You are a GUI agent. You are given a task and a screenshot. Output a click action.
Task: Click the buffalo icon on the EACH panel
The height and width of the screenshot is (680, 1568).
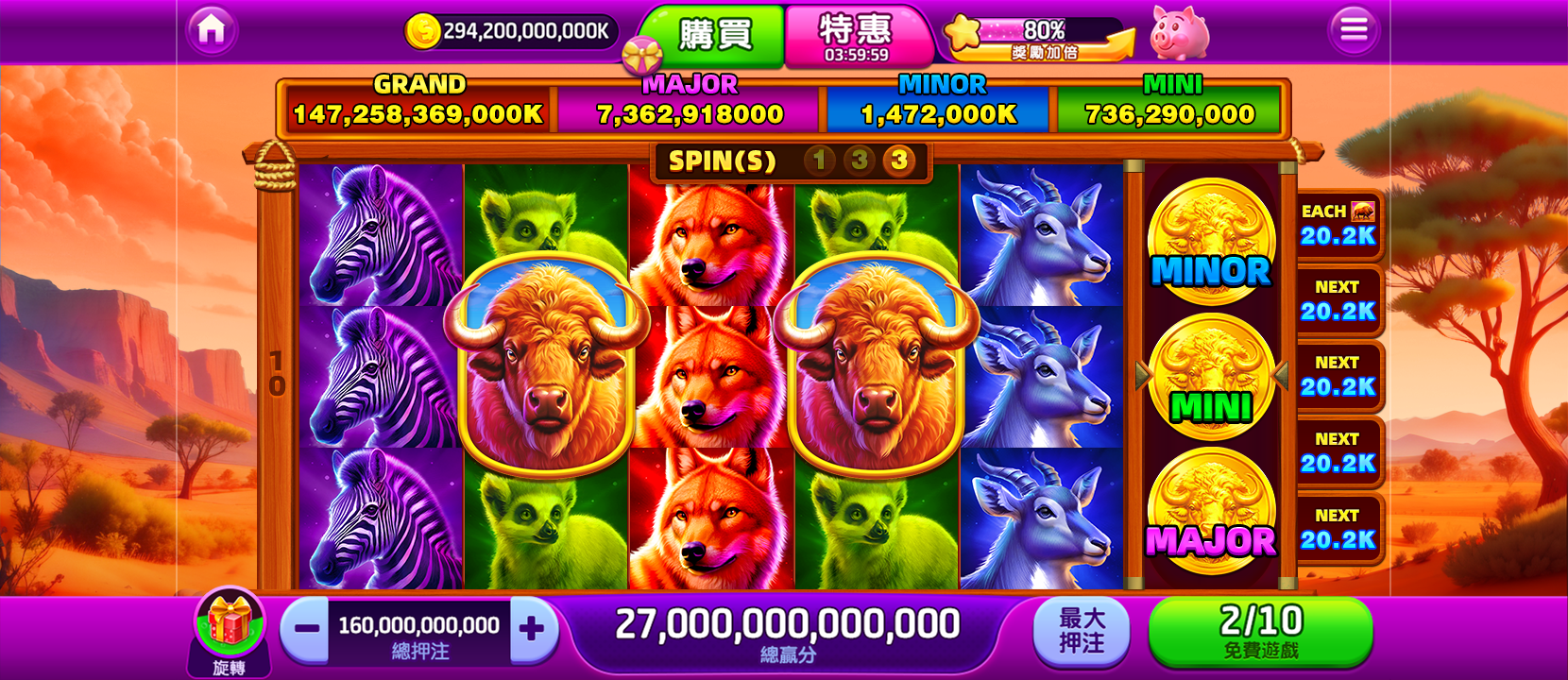pyautogui.click(x=1364, y=213)
